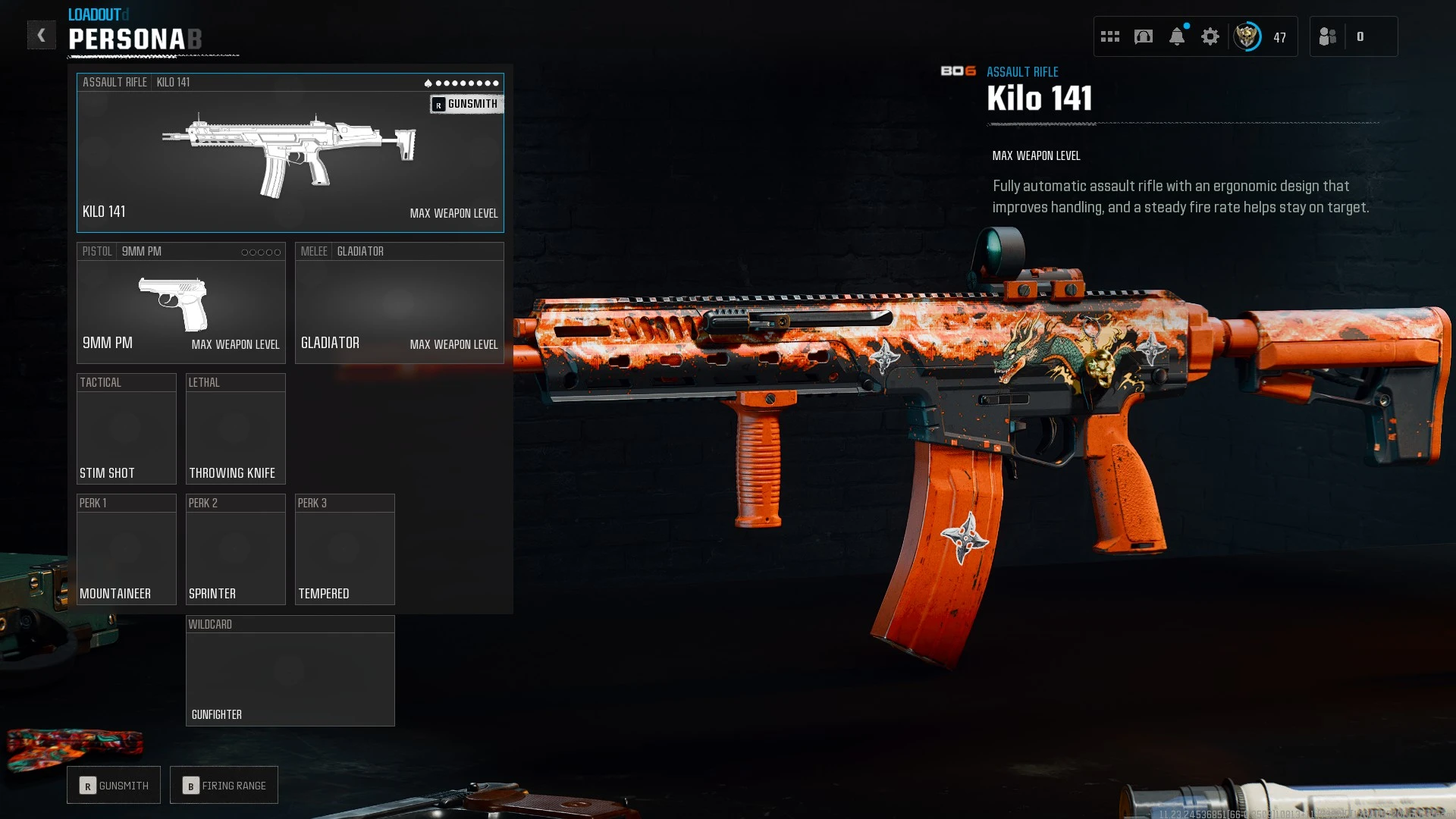The height and width of the screenshot is (819, 1456).
Task: Open the main menu grid icon
Action: point(1110,36)
